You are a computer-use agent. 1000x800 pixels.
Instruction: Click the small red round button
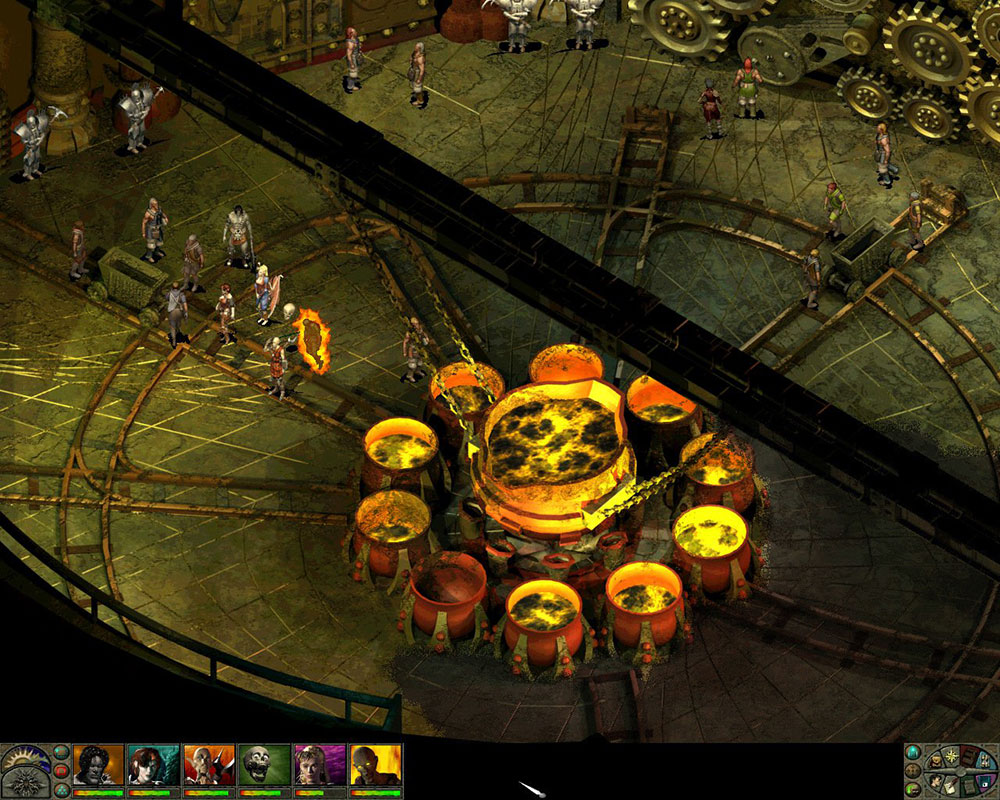pyautogui.click(x=61, y=771)
